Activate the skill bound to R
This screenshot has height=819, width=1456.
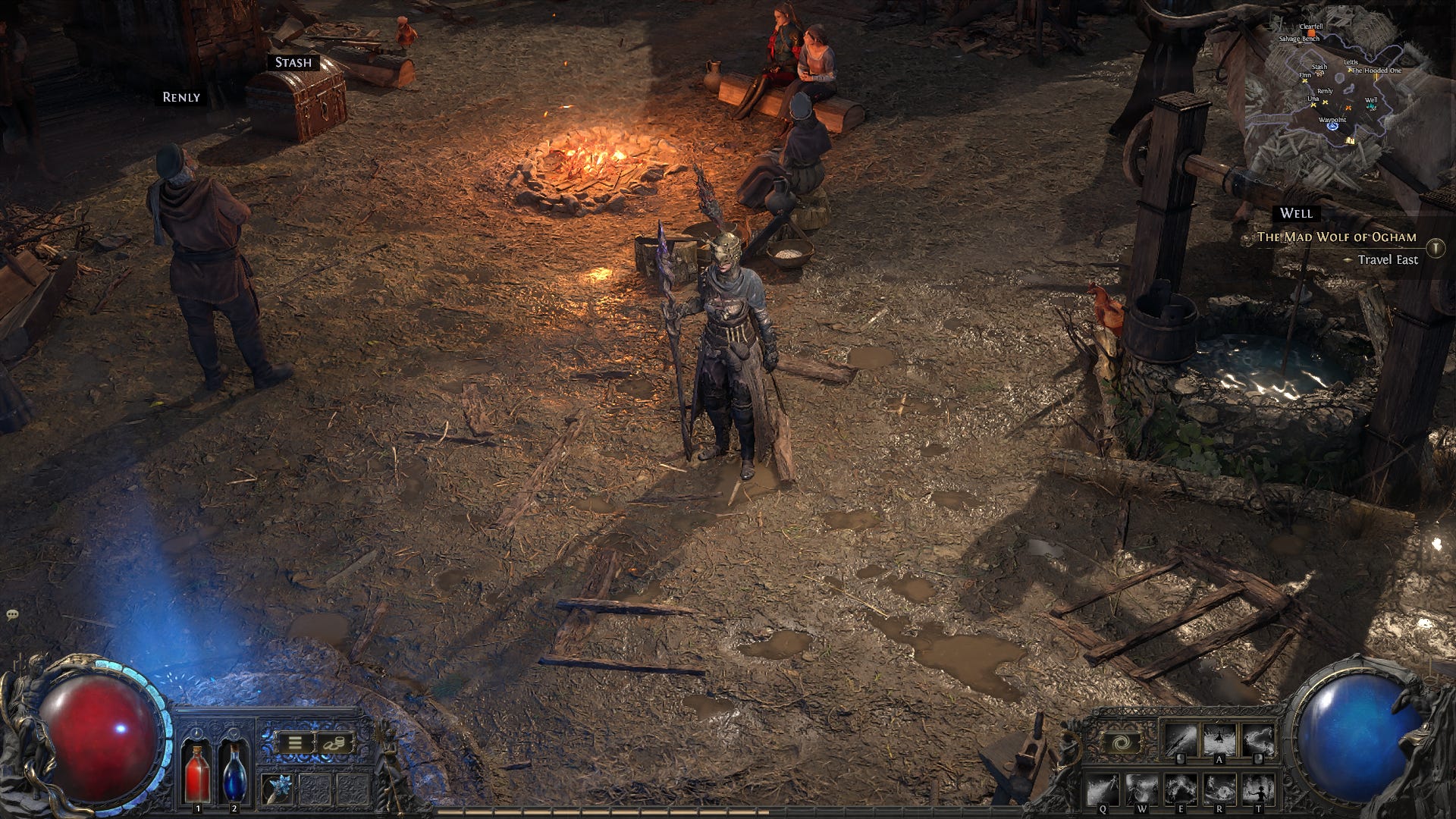(1220, 790)
